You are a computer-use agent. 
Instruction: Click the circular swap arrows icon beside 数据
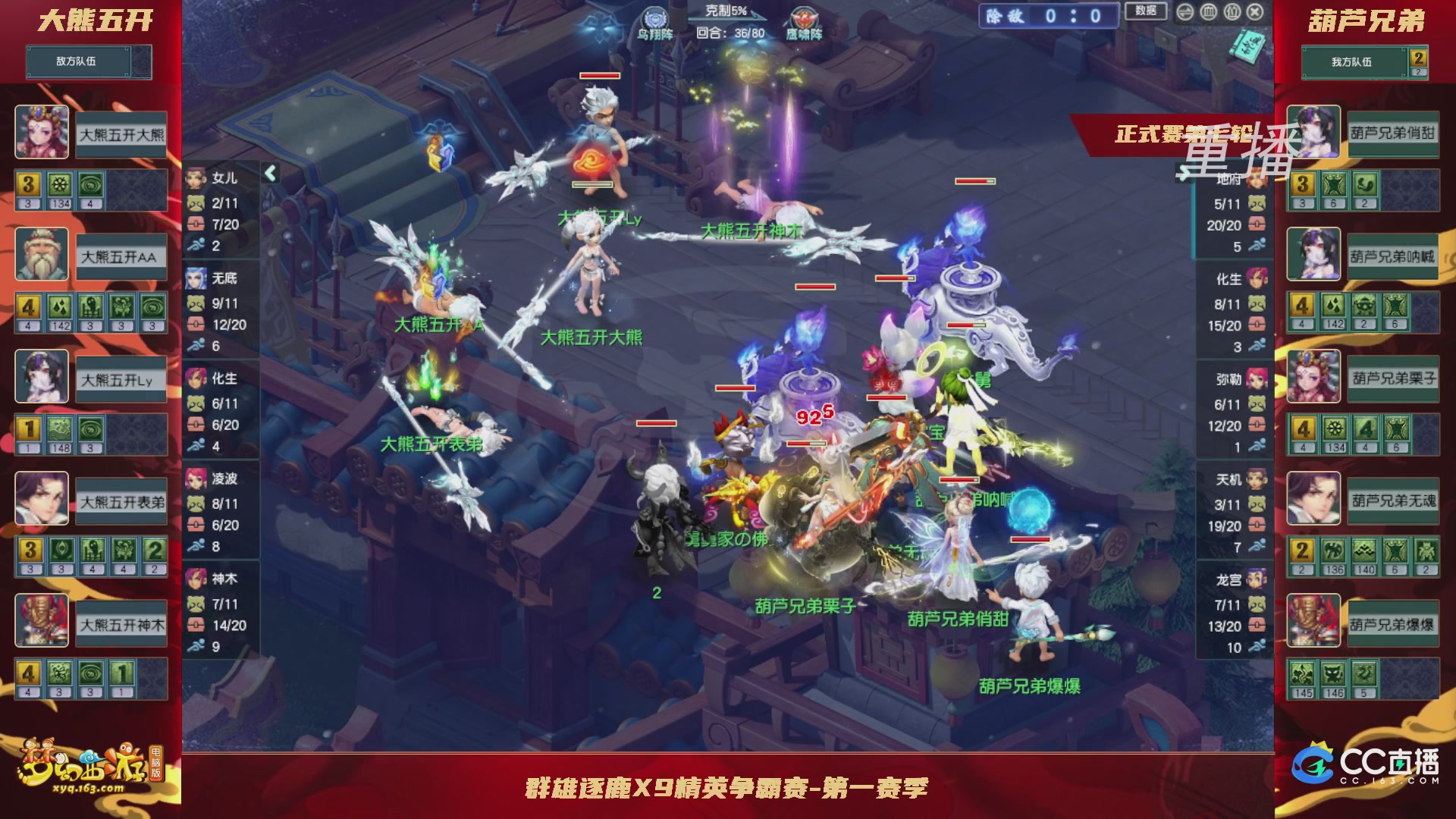click(x=1185, y=12)
